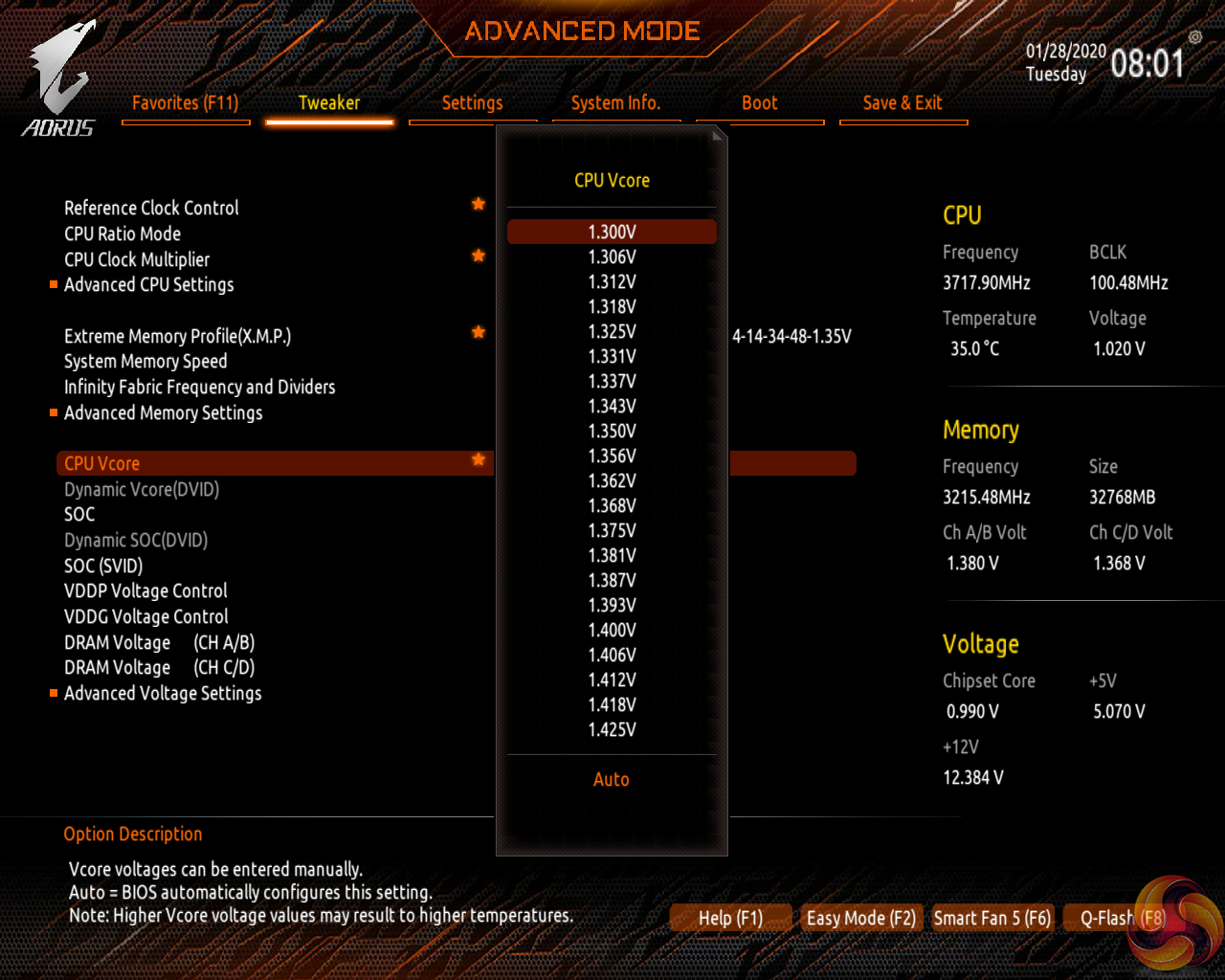Select the CPU Clock Multiplier row
Viewport: 1225px width, 980px height.
[x=137, y=259]
